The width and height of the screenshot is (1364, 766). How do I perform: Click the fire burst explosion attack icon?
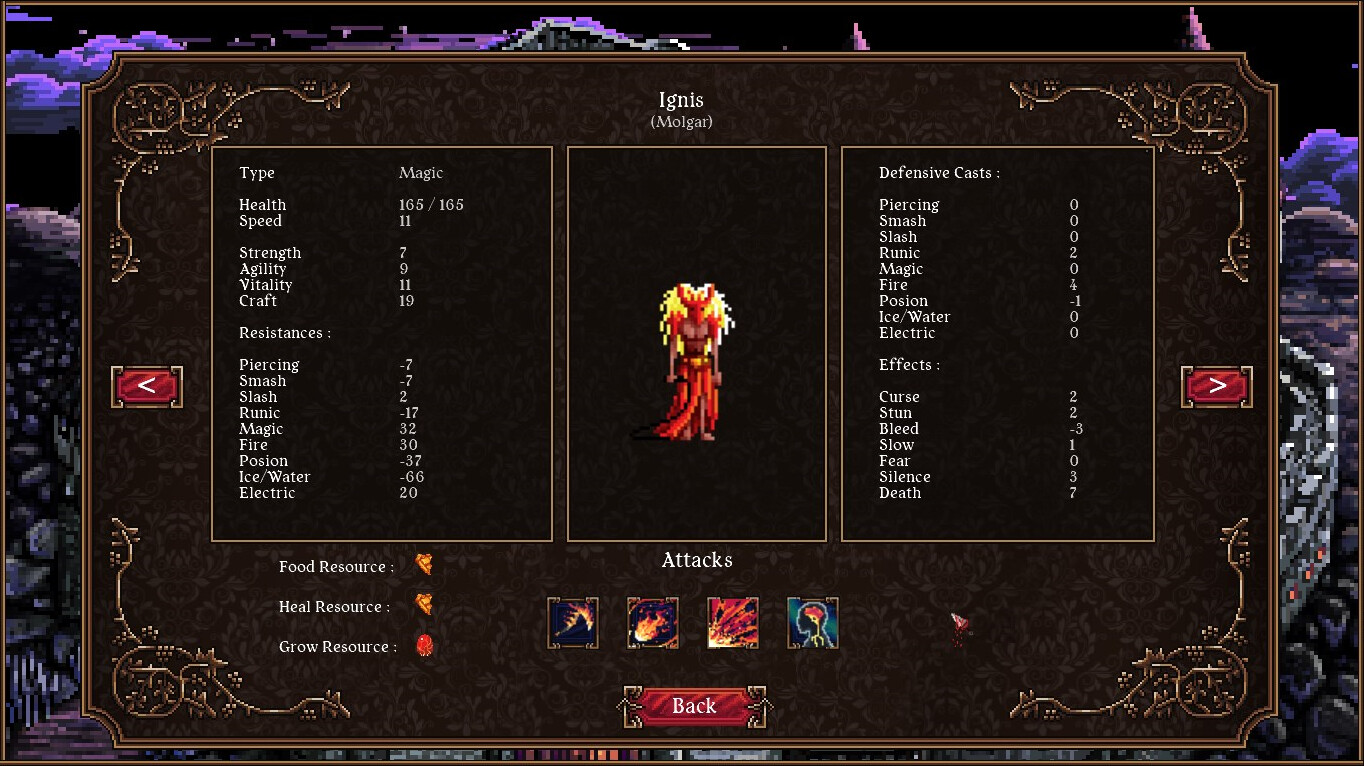pyautogui.click(x=732, y=621)
